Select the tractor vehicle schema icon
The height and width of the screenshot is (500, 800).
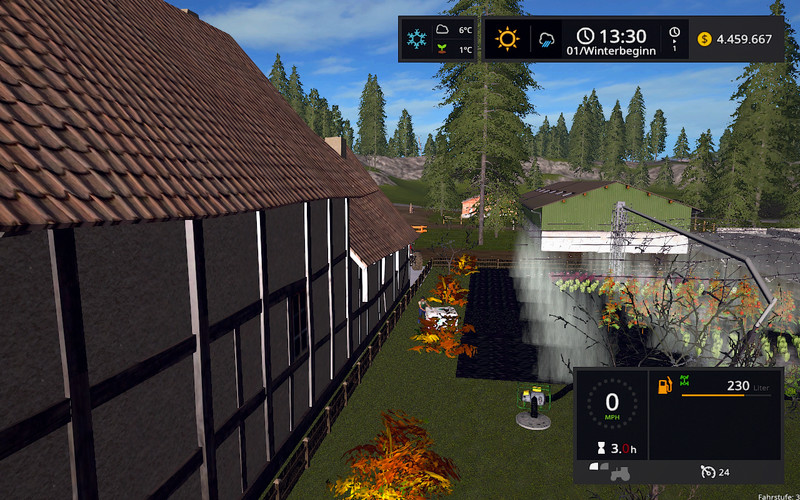[x=610, y=470]
